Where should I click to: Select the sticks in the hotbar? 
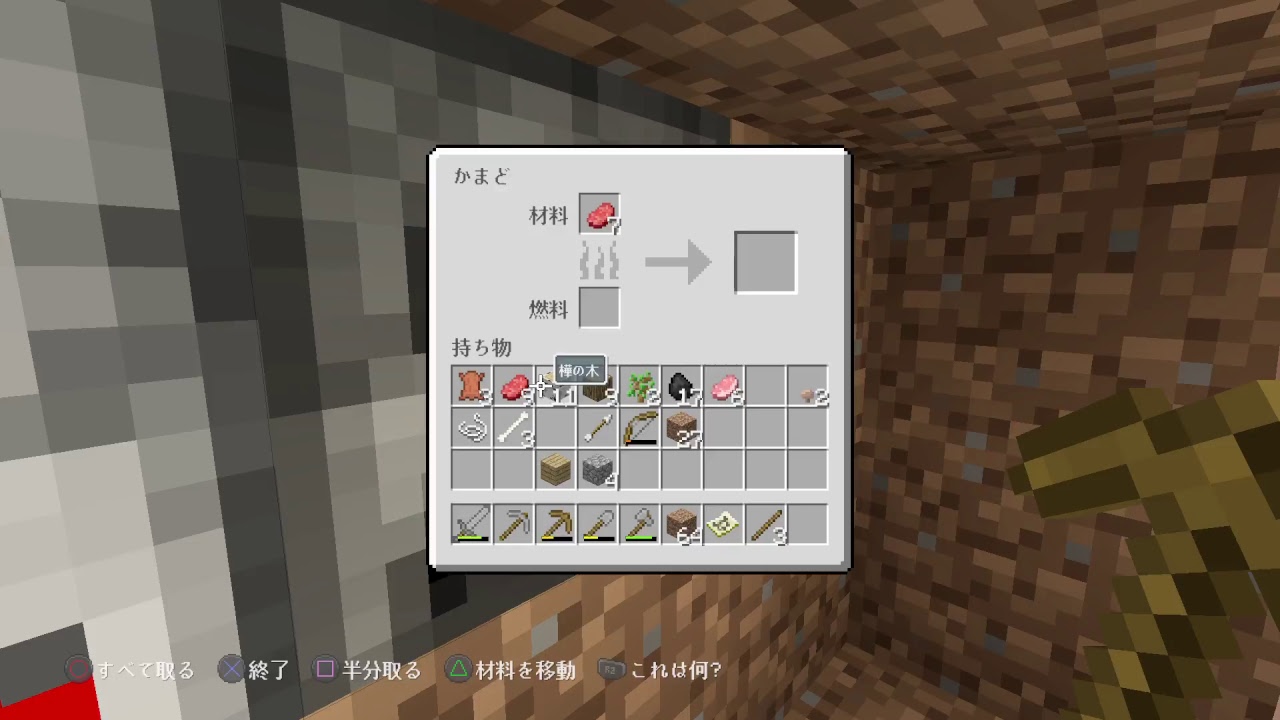pos(768,522)
